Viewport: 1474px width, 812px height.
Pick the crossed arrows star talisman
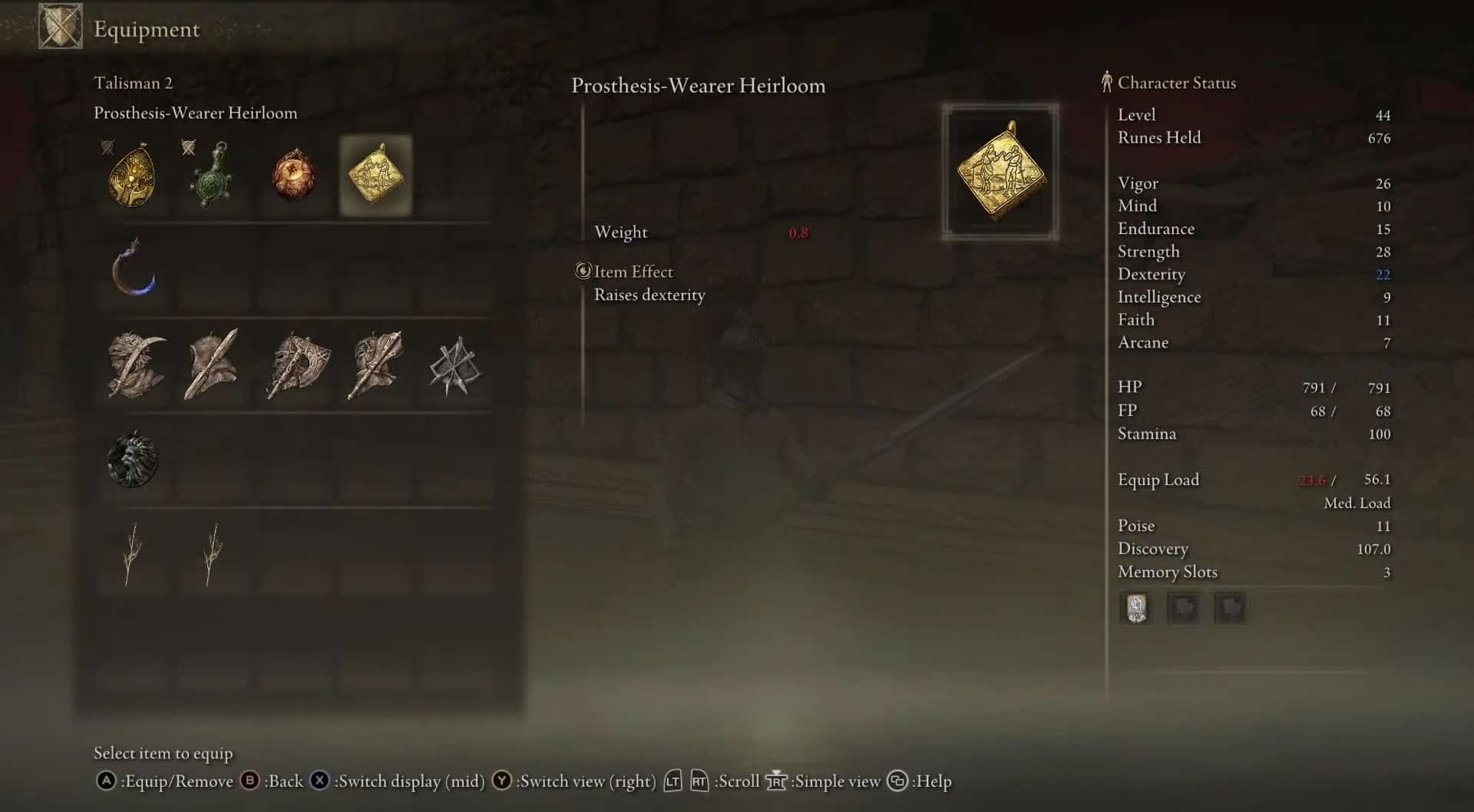point(454,367)
